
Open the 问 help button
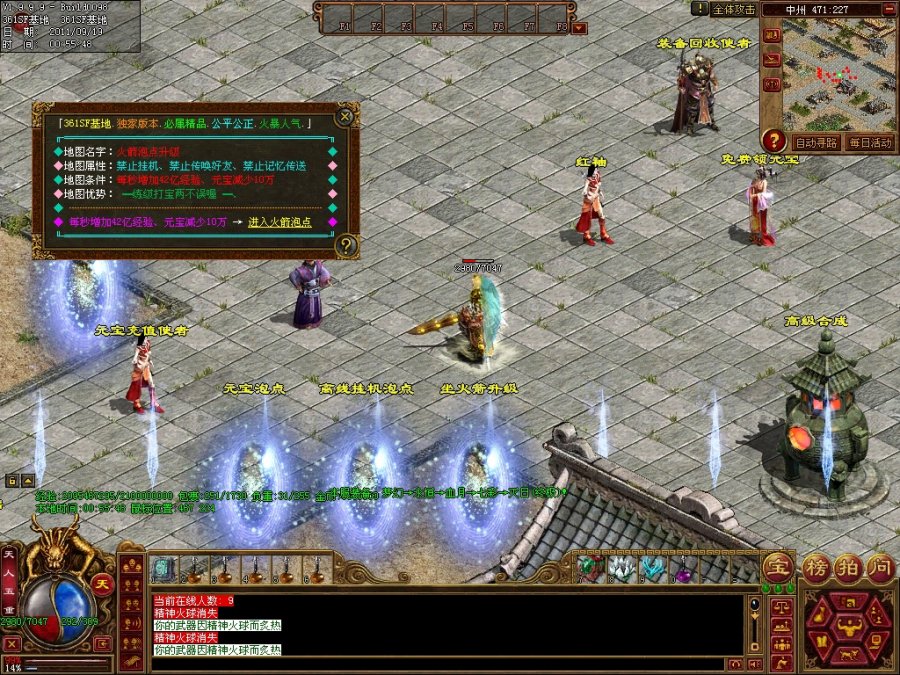point(880,568)
